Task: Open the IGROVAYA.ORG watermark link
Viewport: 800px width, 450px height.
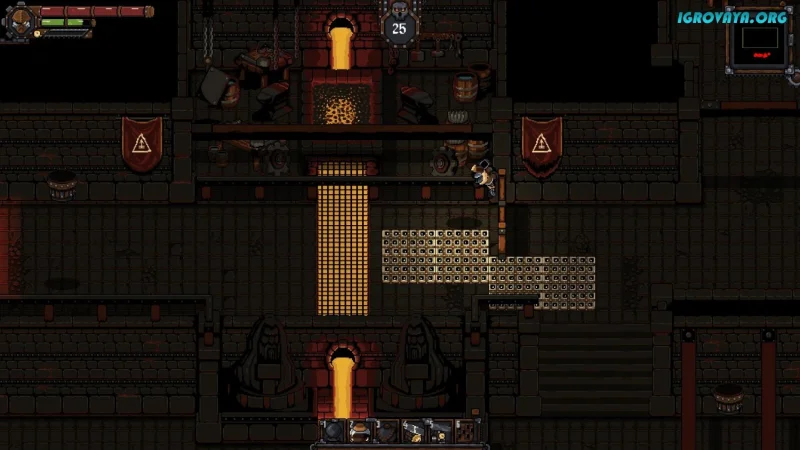Action: [732, 17]
